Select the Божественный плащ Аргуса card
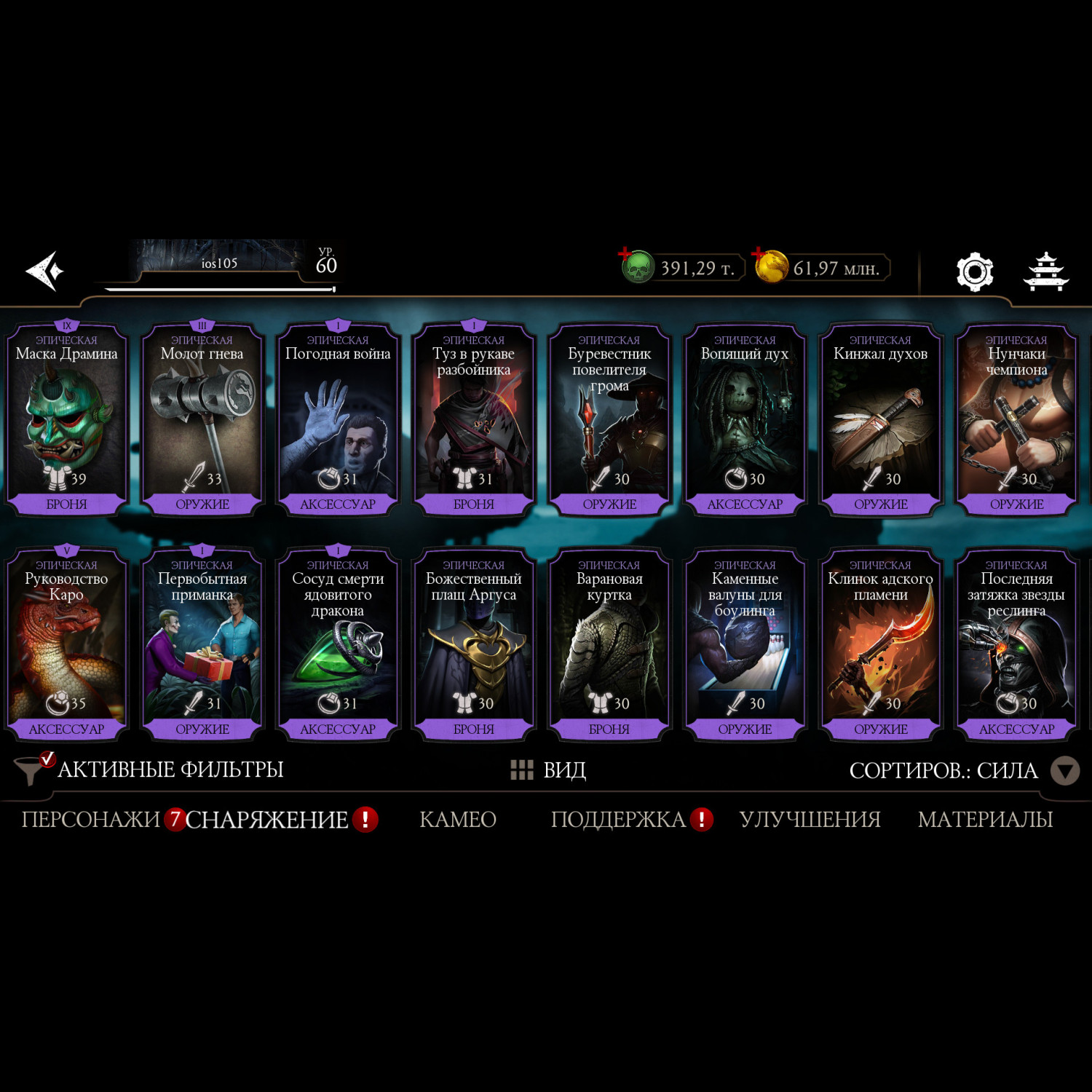The width and height of the screenshot is (1092, 1092). [473, 645]
